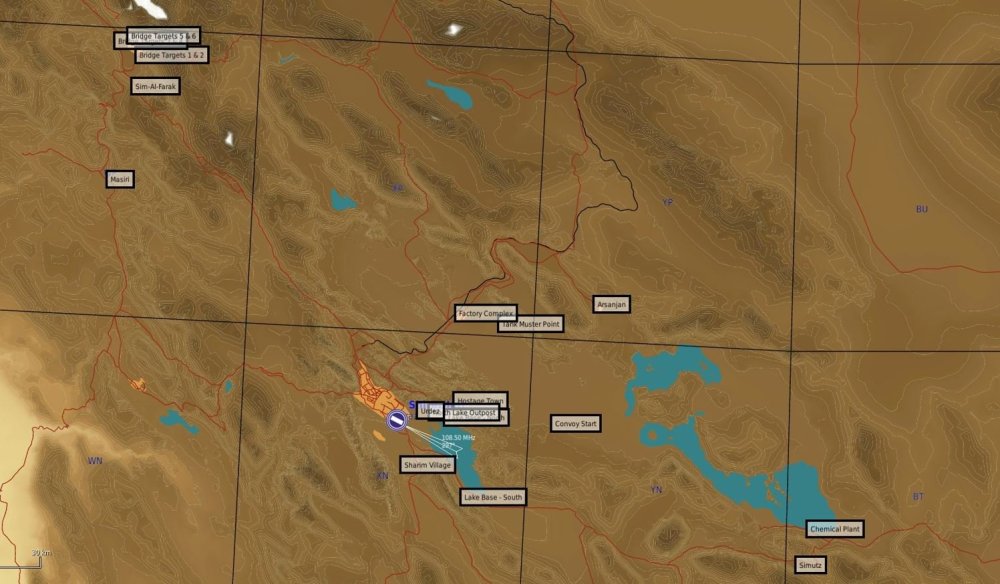Select the Bridge Targets 5 & 6 marker

(163, 36)
